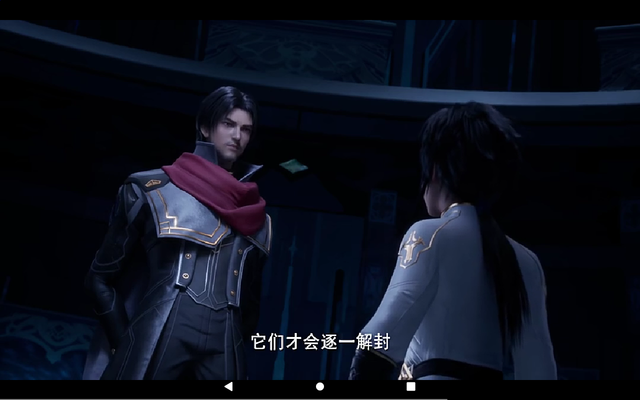The image size is (640, 400).
Task: Tap the Android home circle button
Action: click(x=320, y=386)
